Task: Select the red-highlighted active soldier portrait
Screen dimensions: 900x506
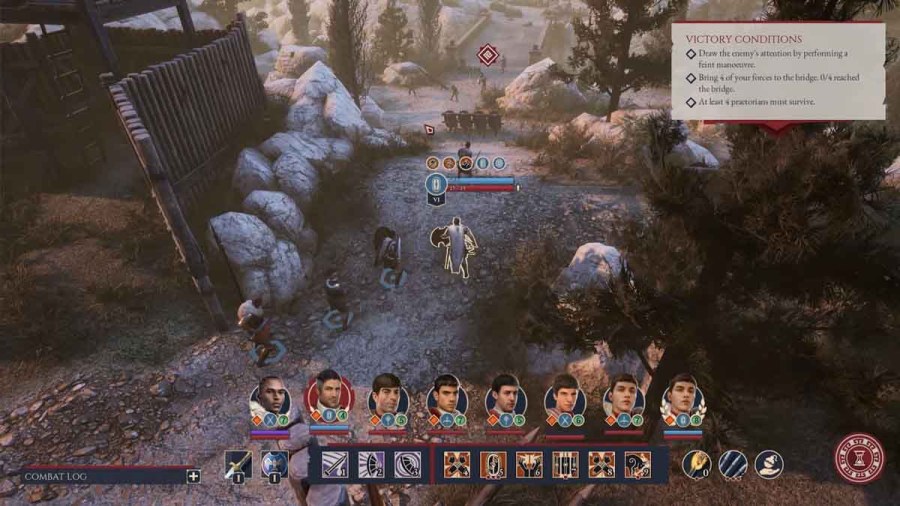Action: click(x=328, y=396)
